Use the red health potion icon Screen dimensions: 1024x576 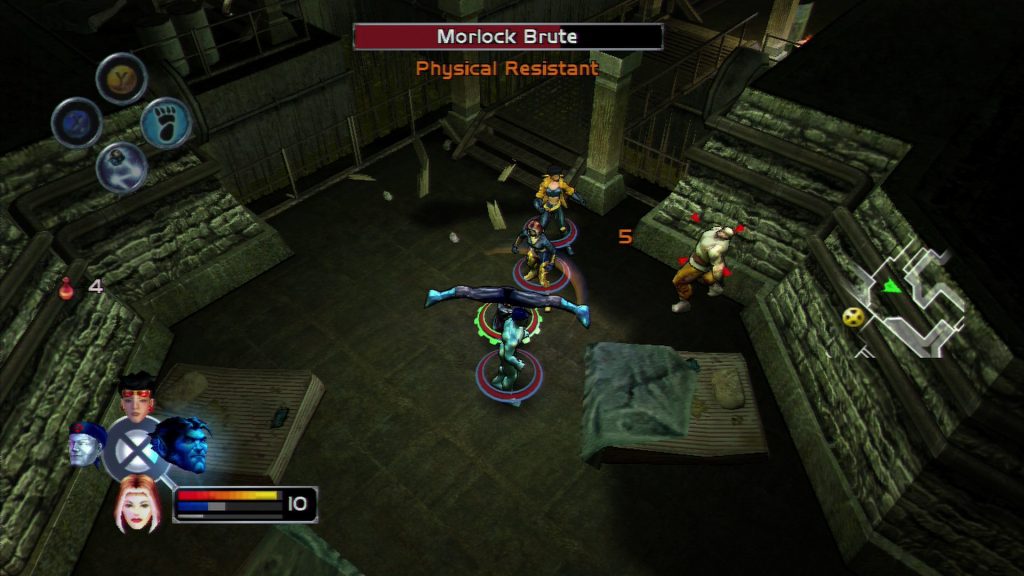(68, 288)
